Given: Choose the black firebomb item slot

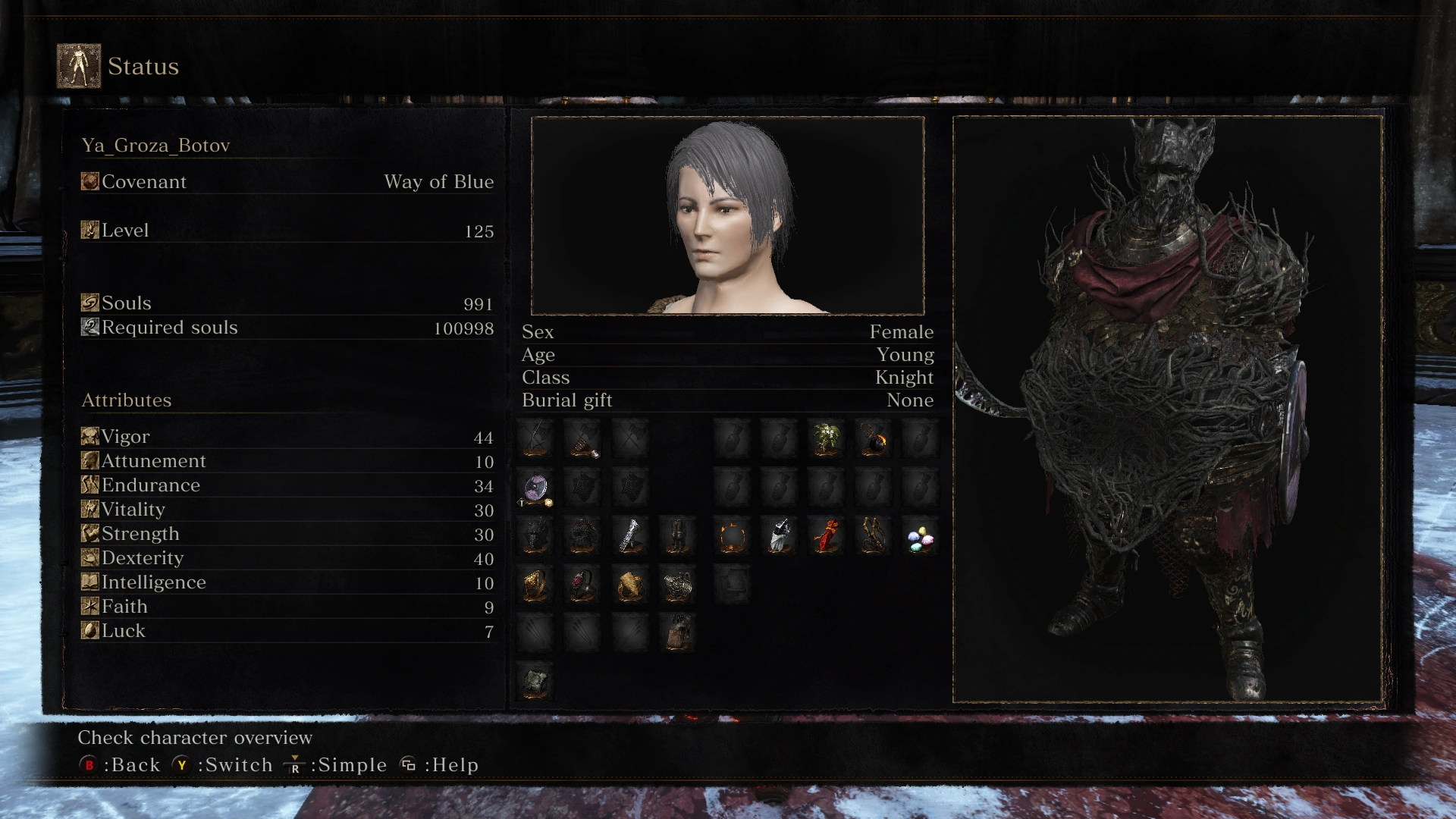Looking at the screenshot, I should (x=874, y=439).
